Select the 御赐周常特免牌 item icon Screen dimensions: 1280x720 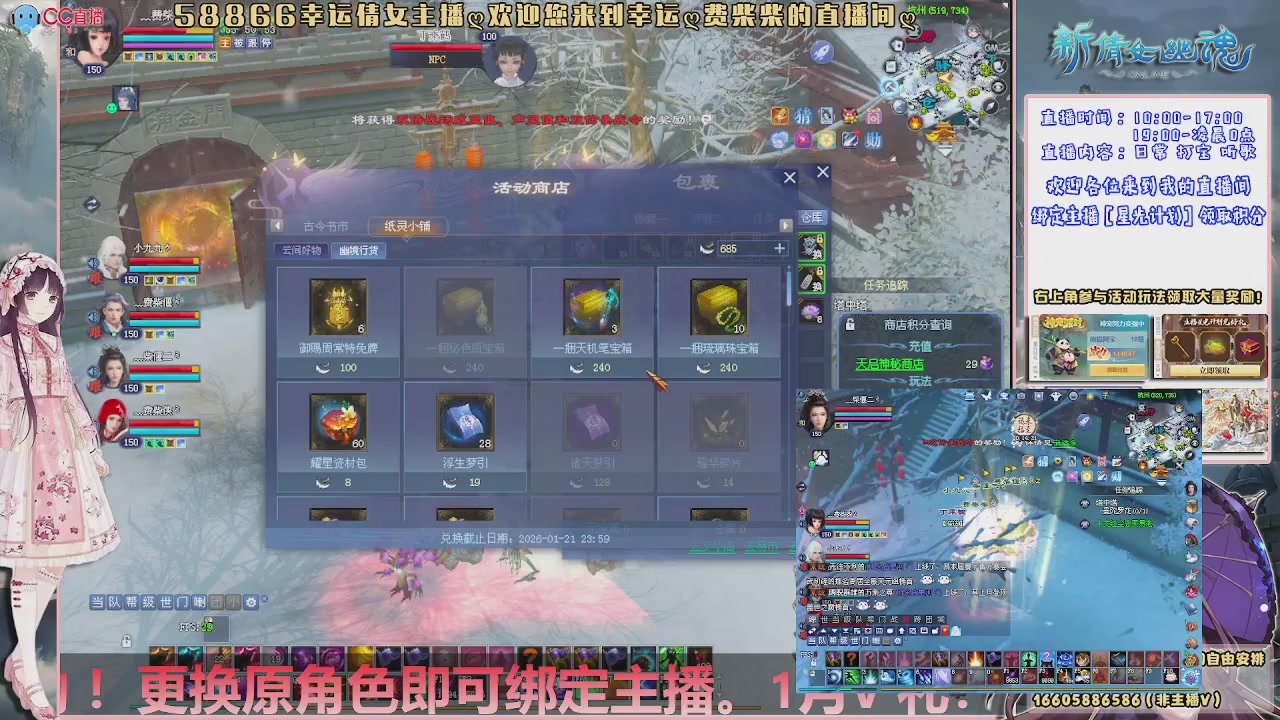[338, 307]
